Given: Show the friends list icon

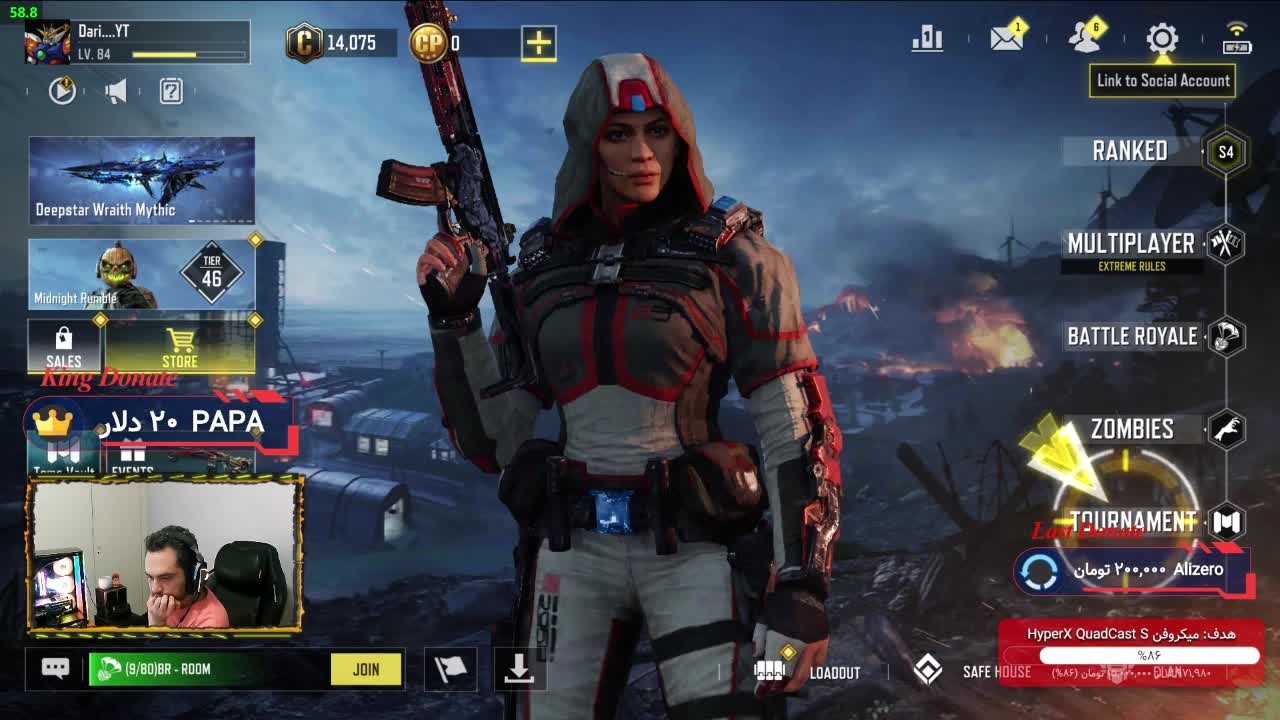Looking at the screenshot, I should (1084, 39).
